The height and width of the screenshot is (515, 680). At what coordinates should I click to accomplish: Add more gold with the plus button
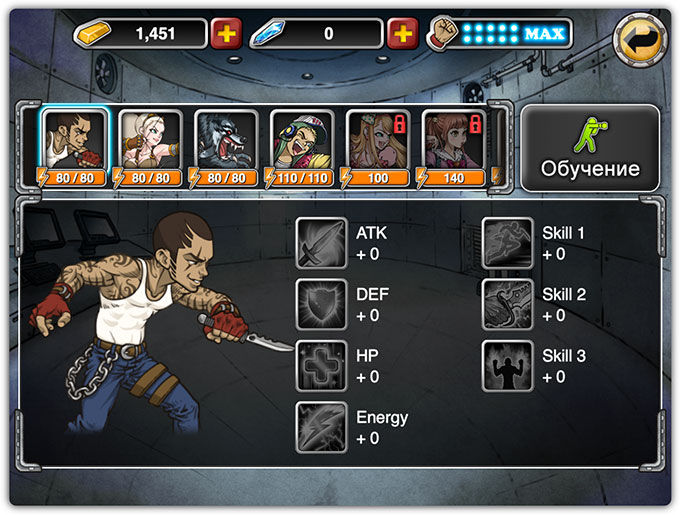click(227, 34)
